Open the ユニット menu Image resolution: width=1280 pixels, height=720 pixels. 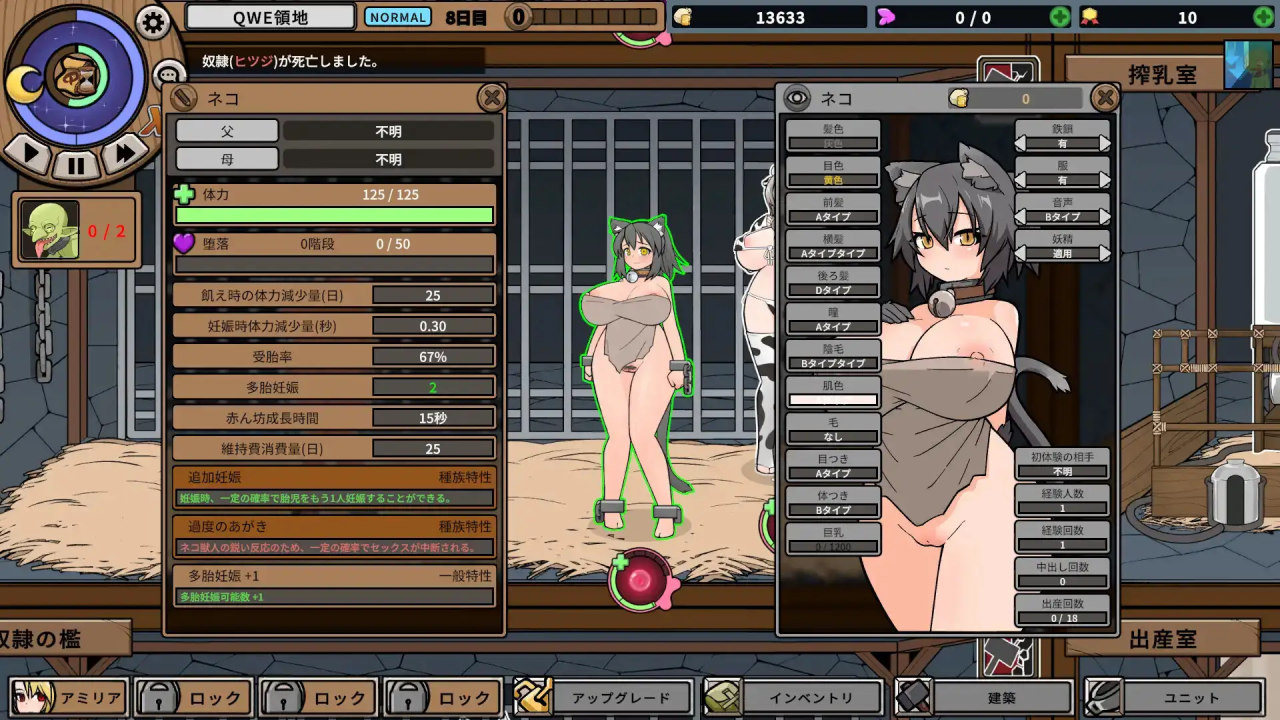(1174, 698)
